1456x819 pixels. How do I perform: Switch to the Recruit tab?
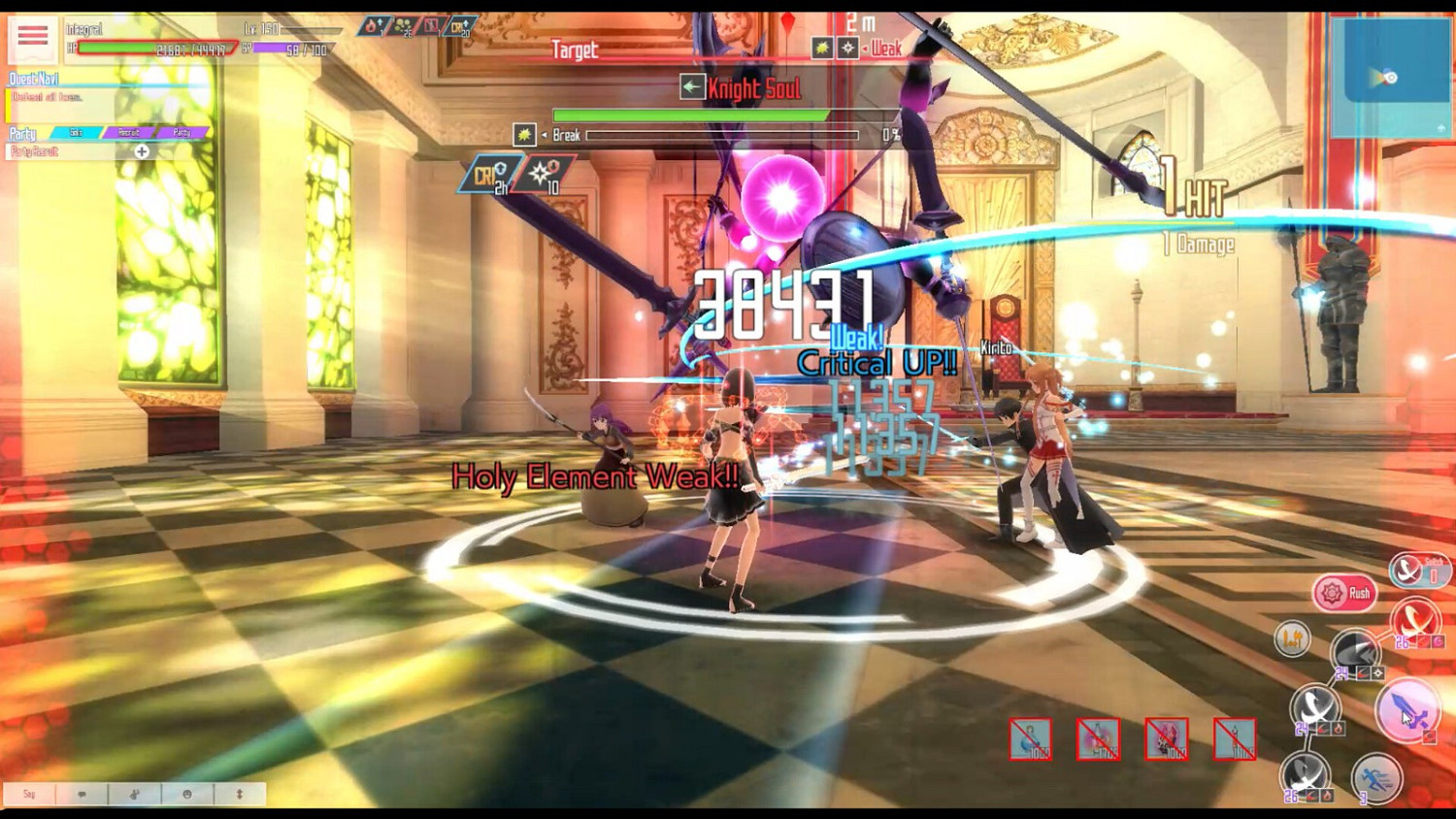[129, 133]
